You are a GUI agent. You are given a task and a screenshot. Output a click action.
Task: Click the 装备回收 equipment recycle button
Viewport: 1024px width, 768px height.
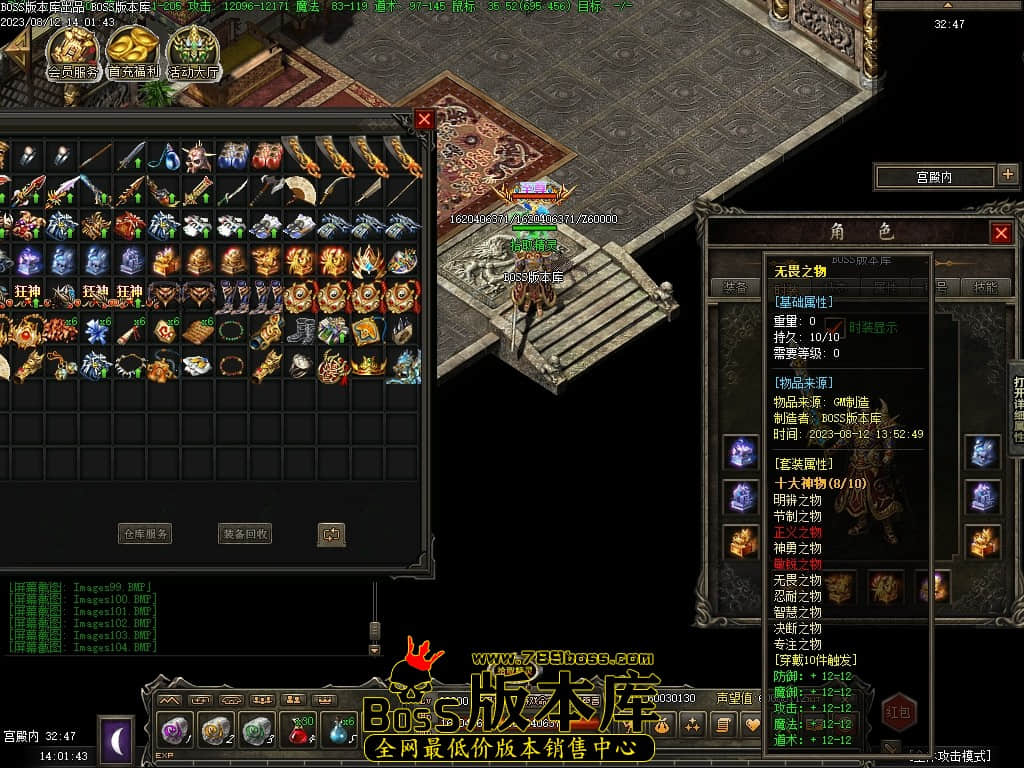(x=244, y=534)
